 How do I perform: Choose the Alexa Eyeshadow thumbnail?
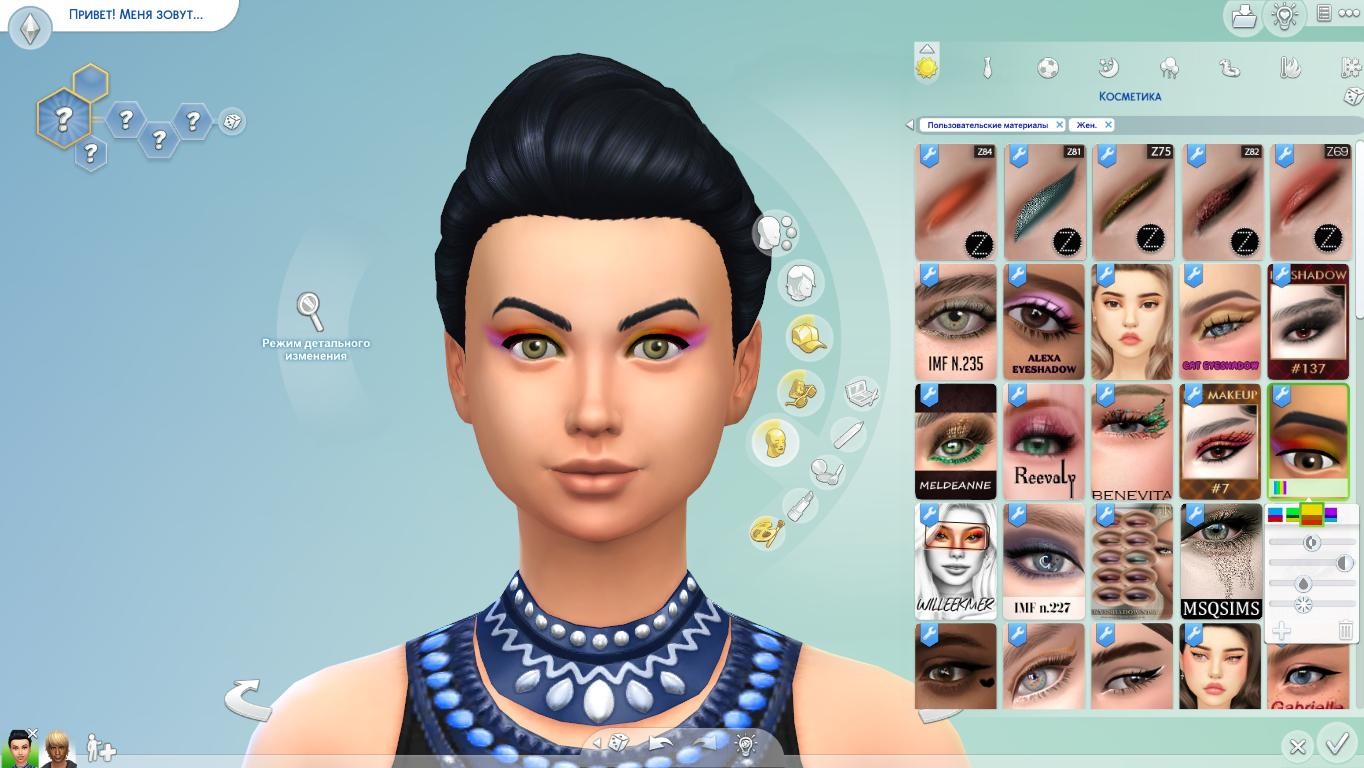coord(1044,321)
